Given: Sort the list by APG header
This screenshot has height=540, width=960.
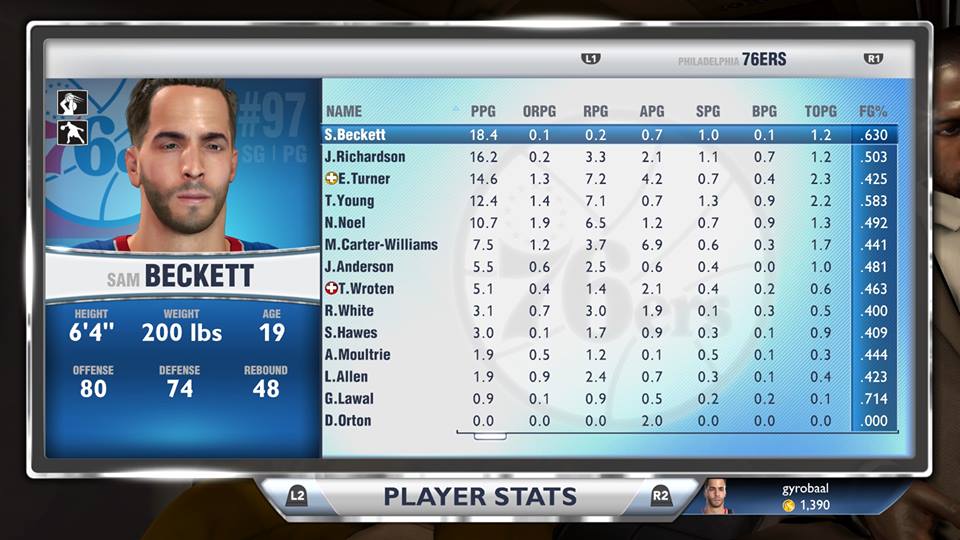Looking at the screenshot, I should click(x=652, y=111).
